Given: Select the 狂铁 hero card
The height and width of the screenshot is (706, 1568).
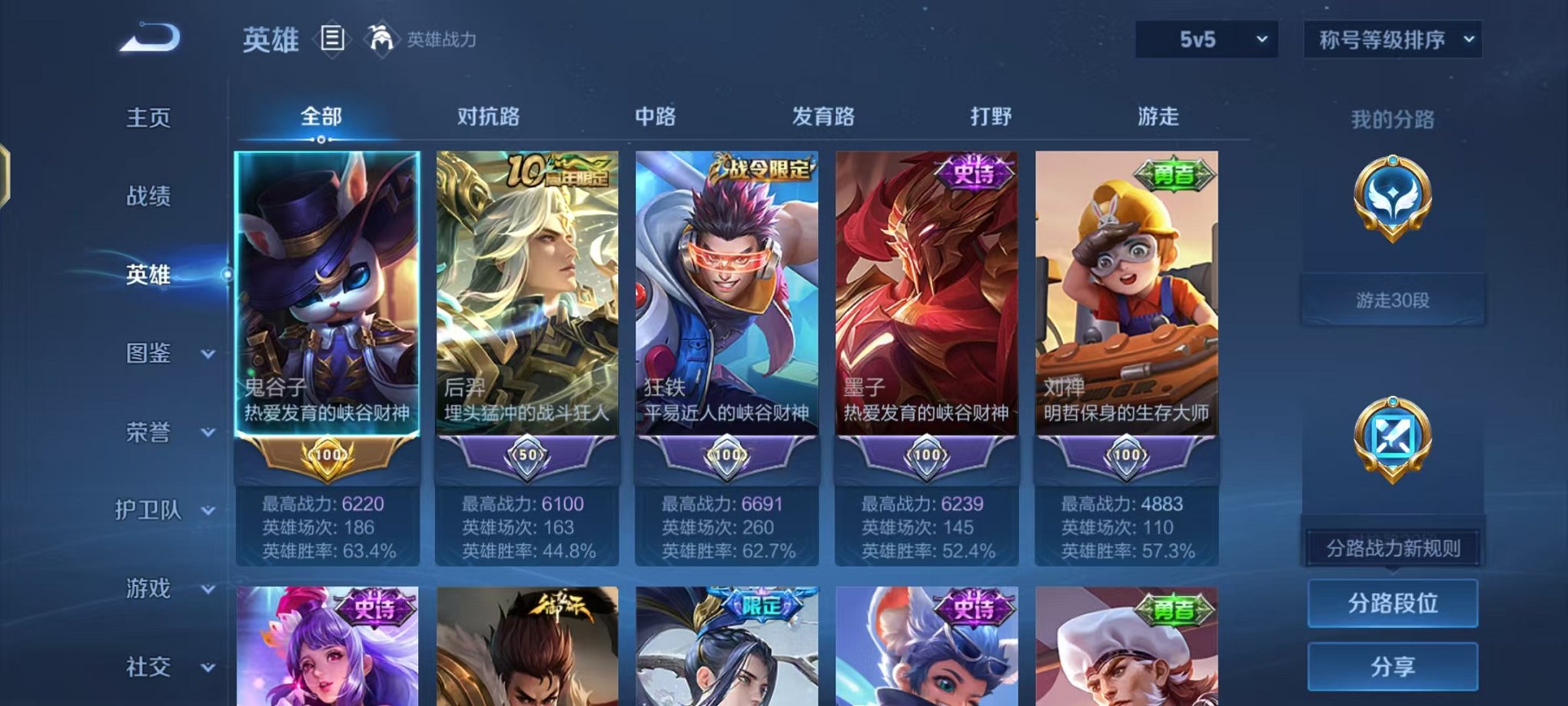Looking at the screenshot, I should tap(726, 292).
